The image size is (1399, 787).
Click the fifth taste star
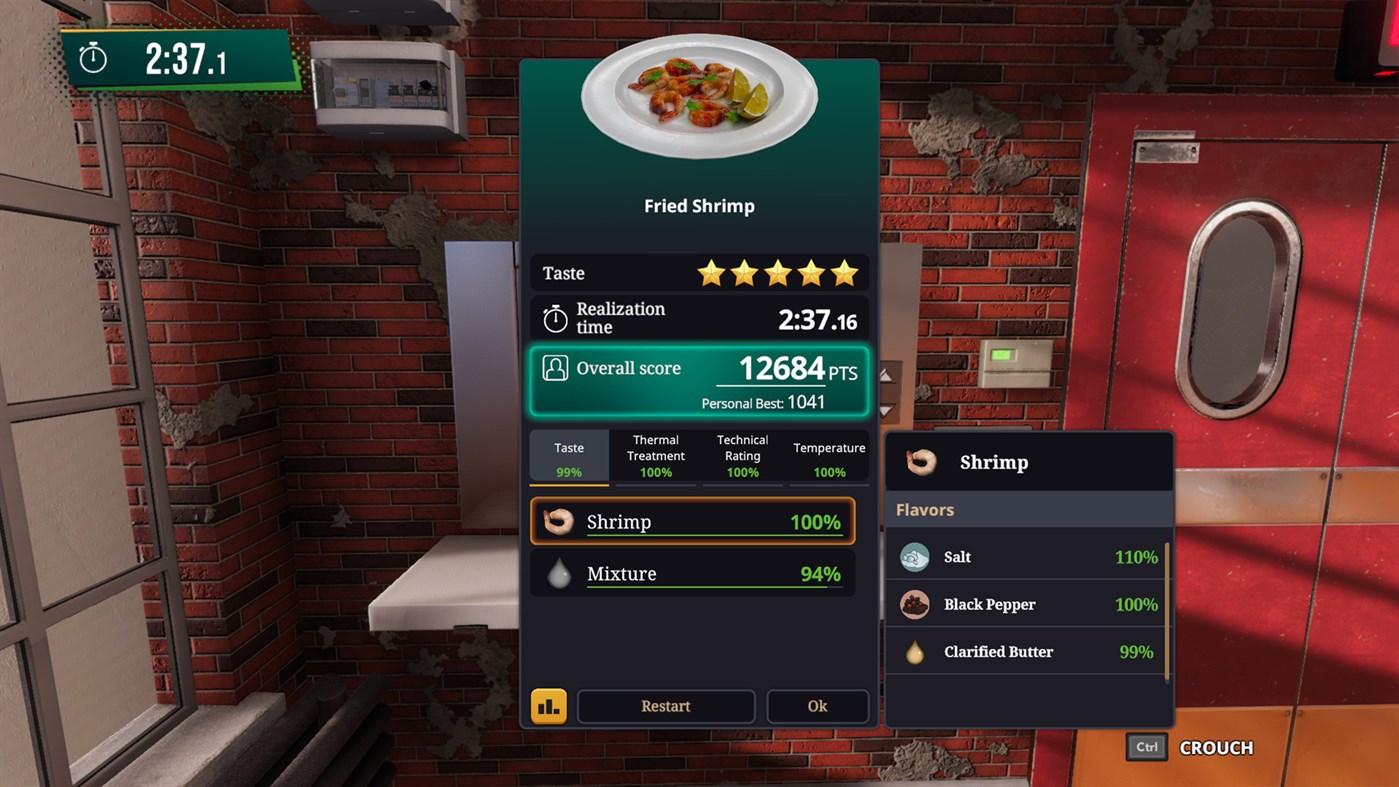point(843,271)
